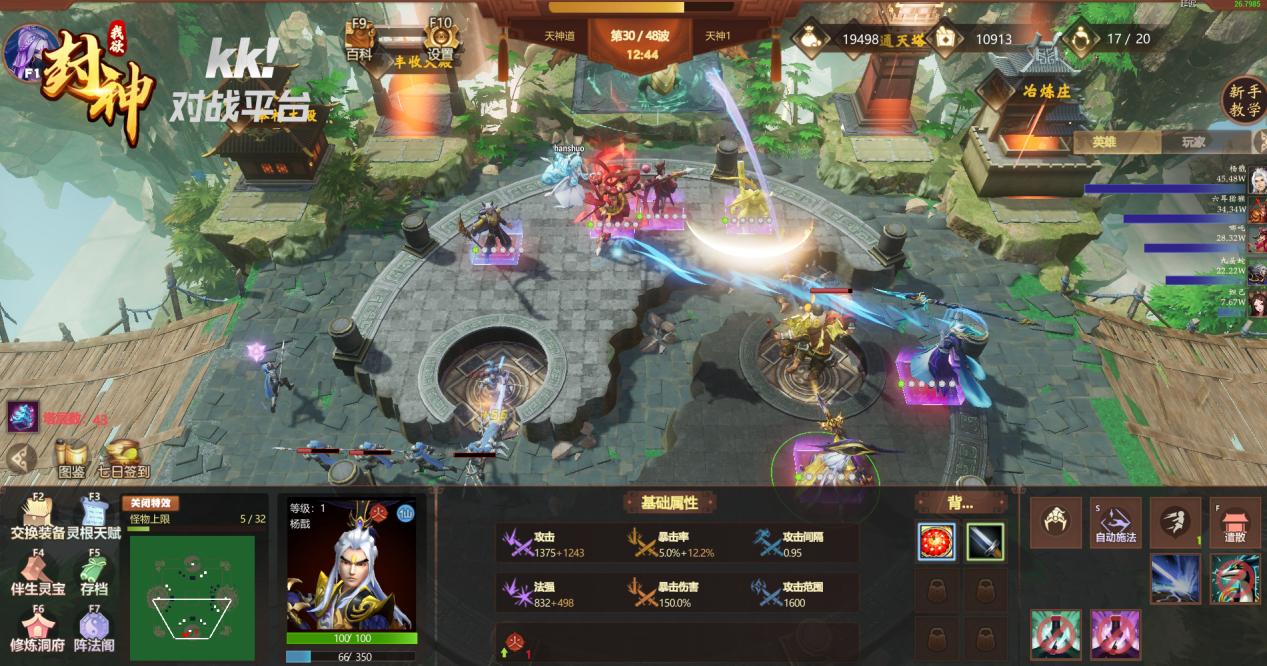Image resolution: width=1267 pixels, height=666 pixels.
Task: Toggle 自动施法 auto-cast
Action: 1115,523
